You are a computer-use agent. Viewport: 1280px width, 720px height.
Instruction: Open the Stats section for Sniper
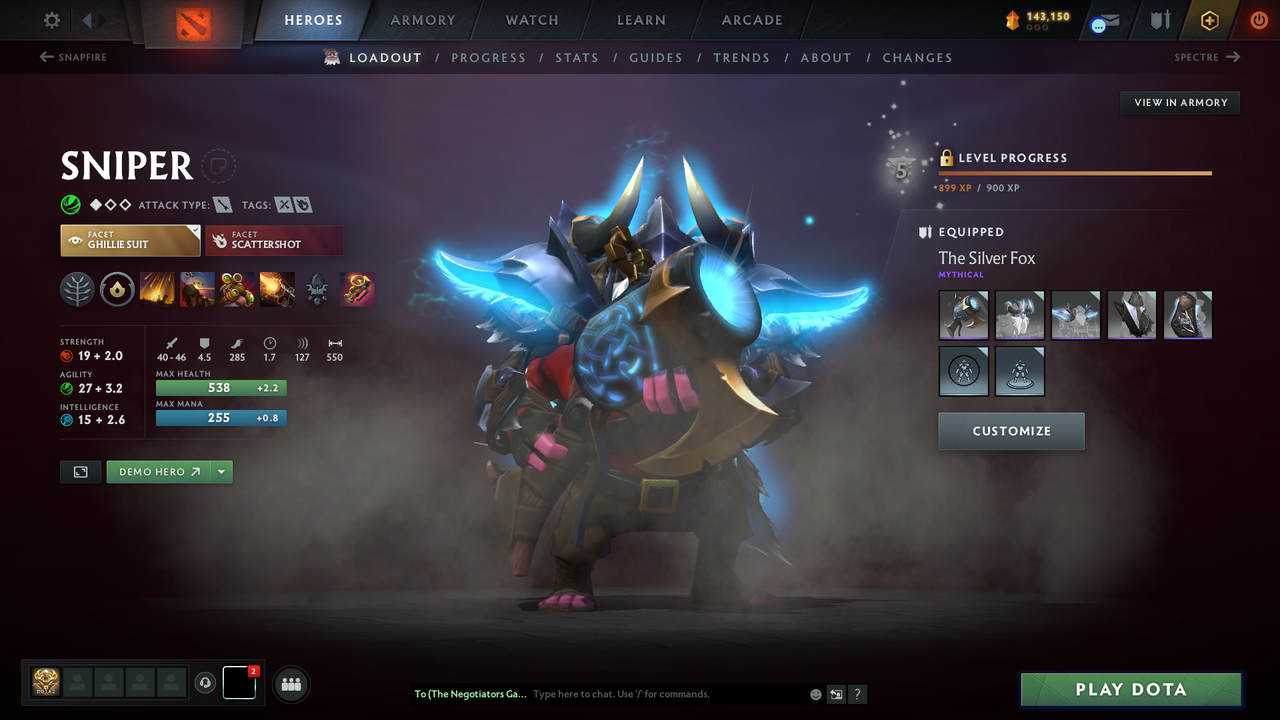577,57
